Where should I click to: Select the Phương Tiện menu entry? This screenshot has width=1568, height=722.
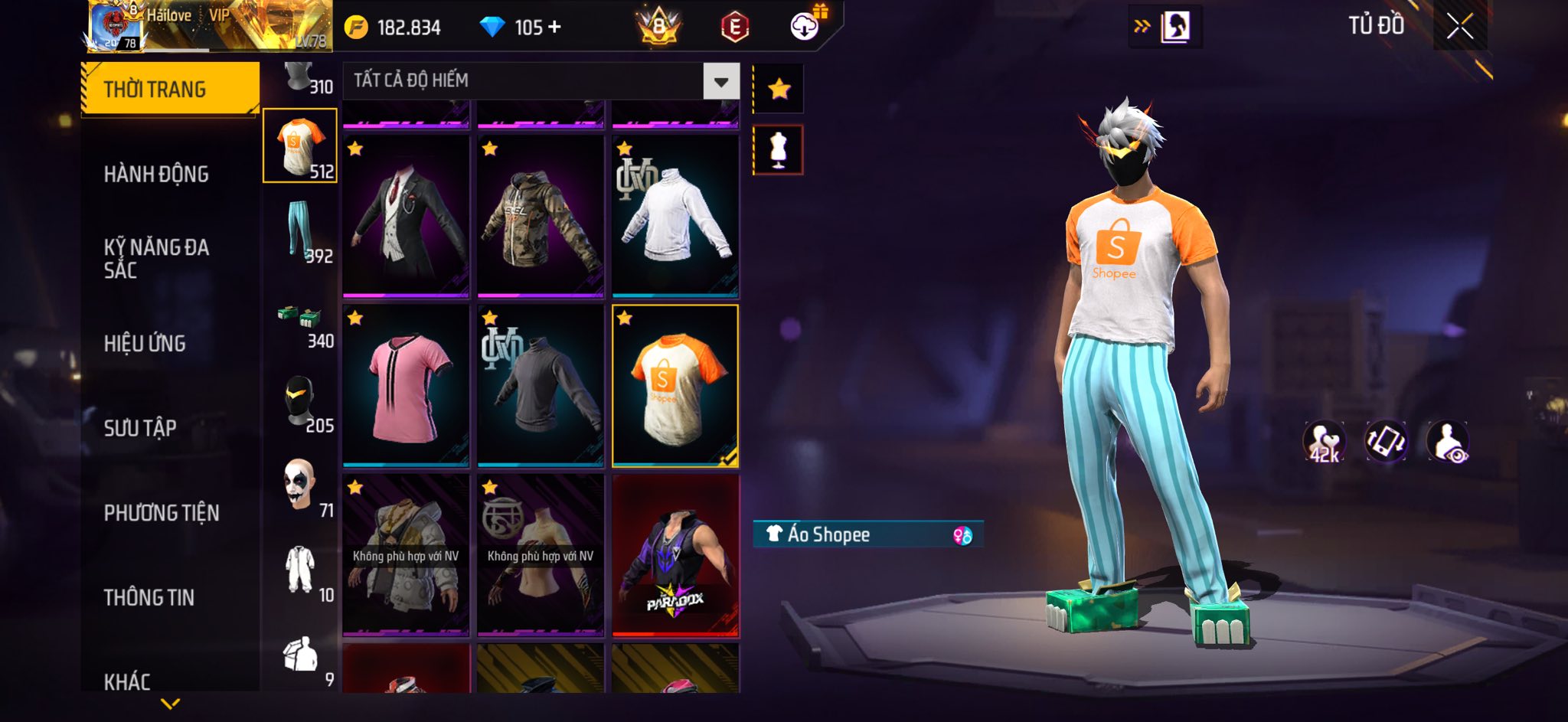pos(162,513)
